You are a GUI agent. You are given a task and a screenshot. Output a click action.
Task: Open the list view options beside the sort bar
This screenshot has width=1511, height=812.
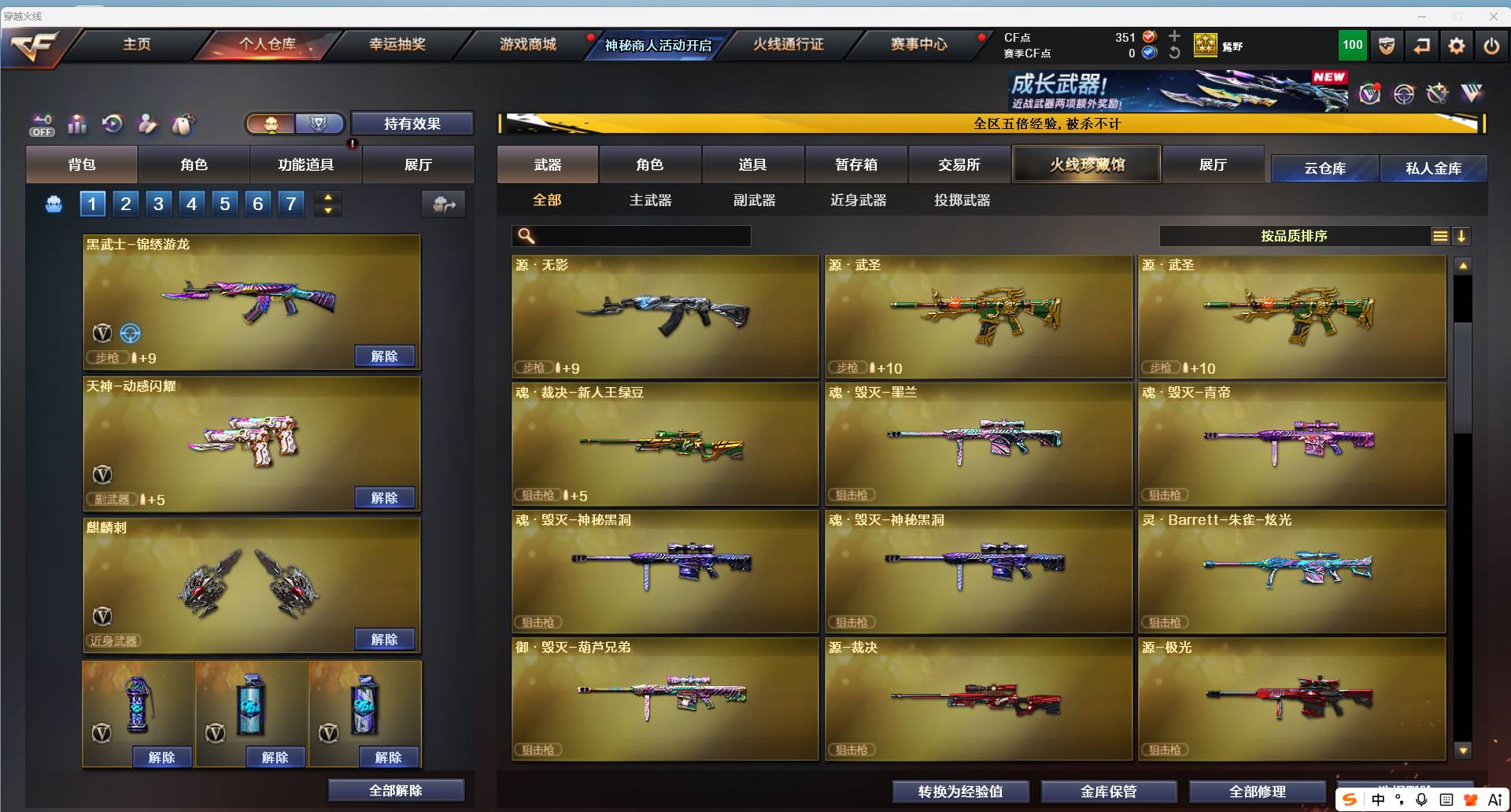pyautogui.click(x=1441, y=235)
